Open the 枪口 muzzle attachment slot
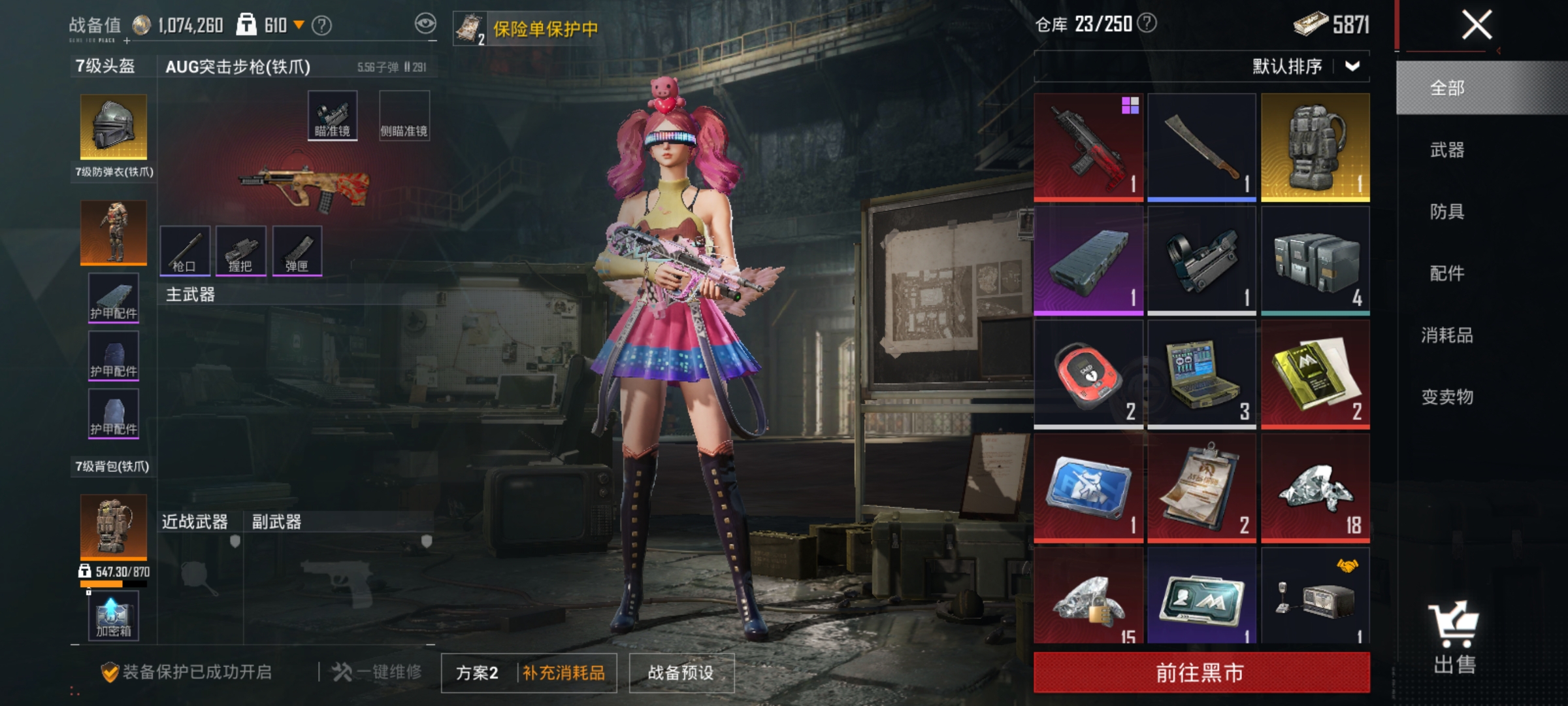The width and height of the screenshot is (1568, 706). (x=186, y=252)
